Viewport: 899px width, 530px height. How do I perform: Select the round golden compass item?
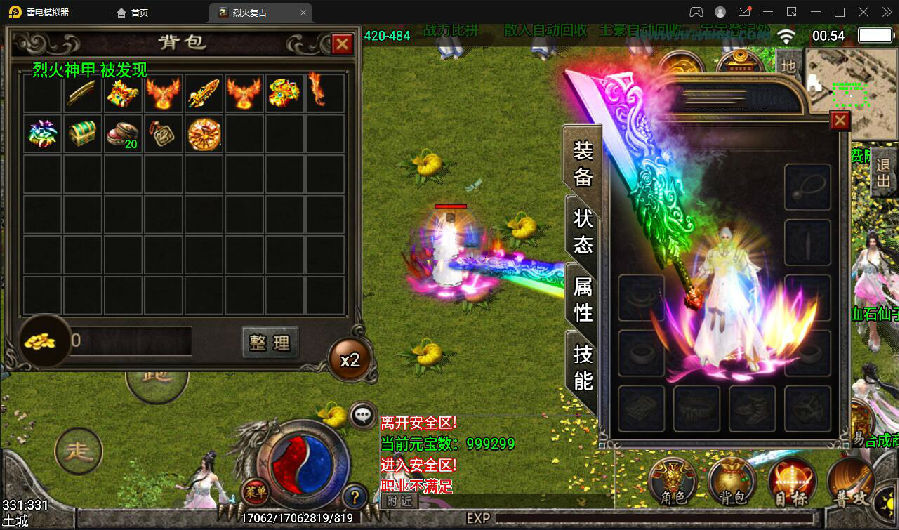(203, 134)
